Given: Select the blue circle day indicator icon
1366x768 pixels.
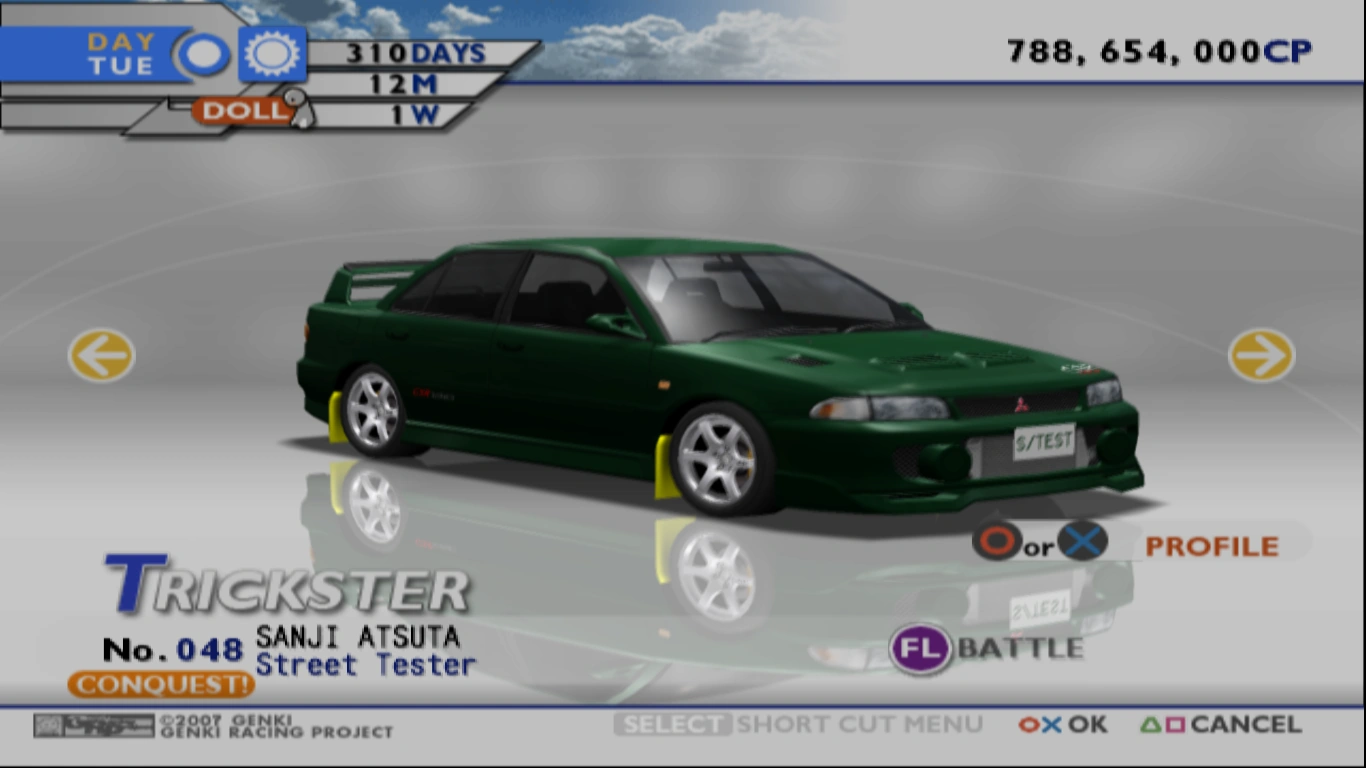Looking at the screenshot, I should point(202,52).
